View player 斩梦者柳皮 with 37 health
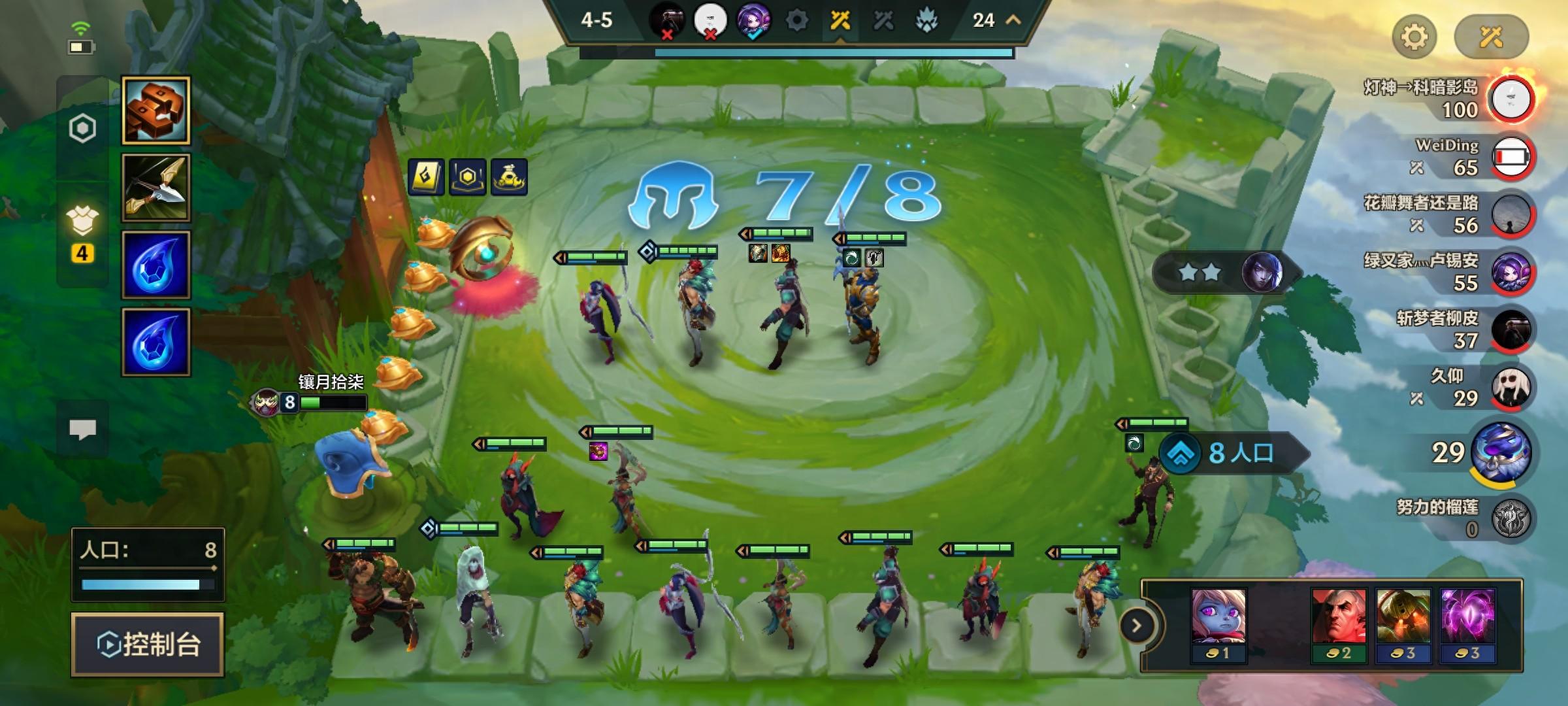This screenshot has height=706, width=1568. tap(1511, 329)
